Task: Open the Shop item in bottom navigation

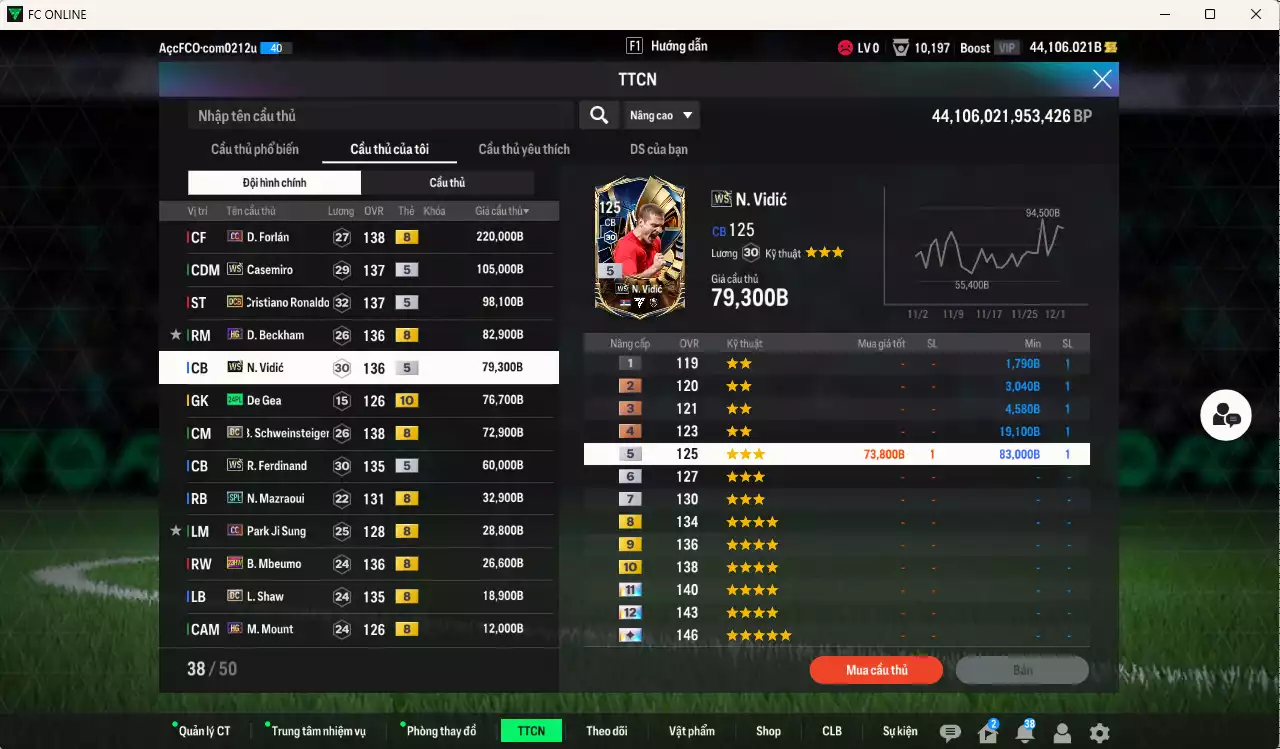Action: (x=768, y=731)
